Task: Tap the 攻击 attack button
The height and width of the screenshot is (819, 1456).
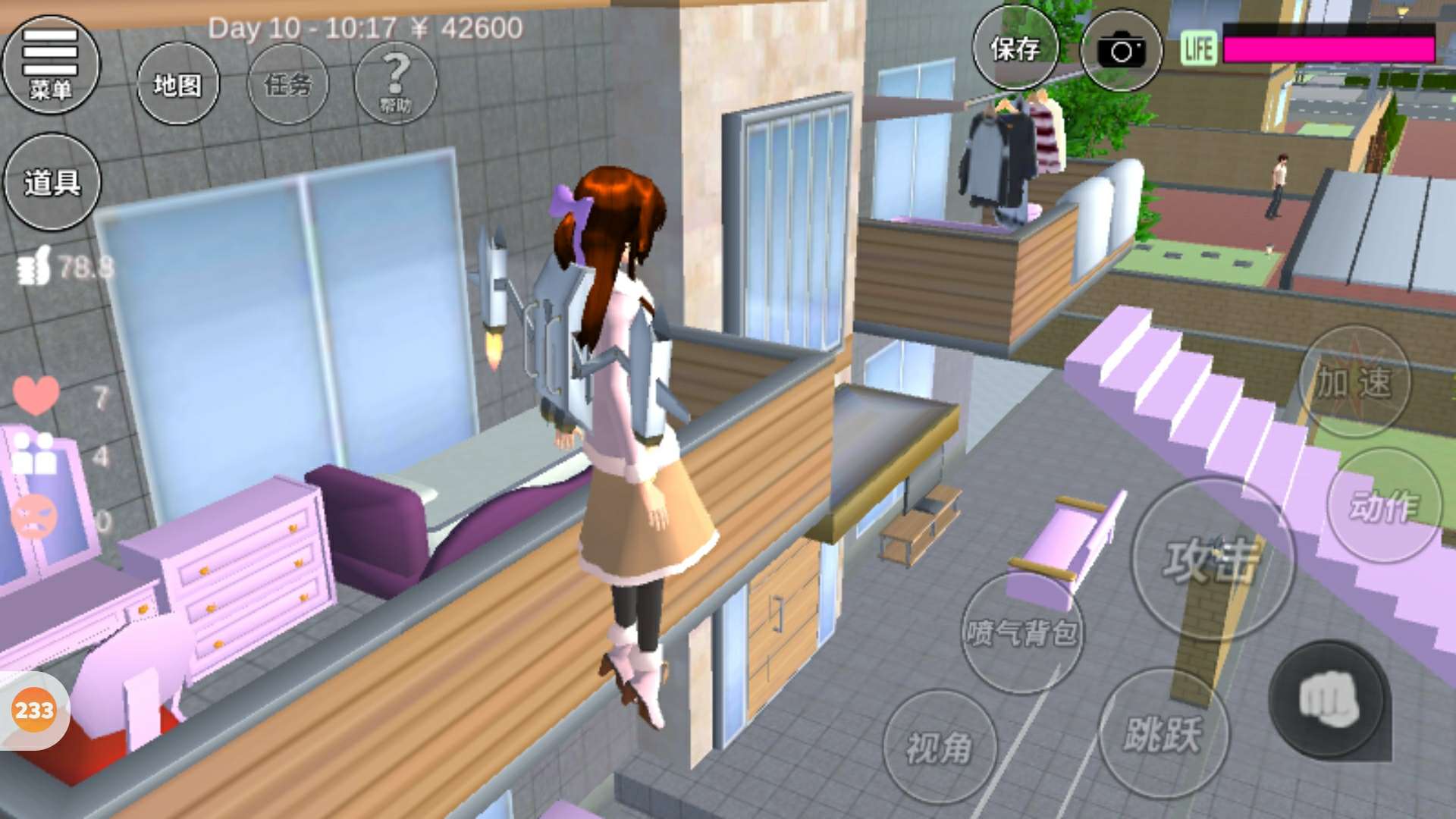Action: 1211,560
